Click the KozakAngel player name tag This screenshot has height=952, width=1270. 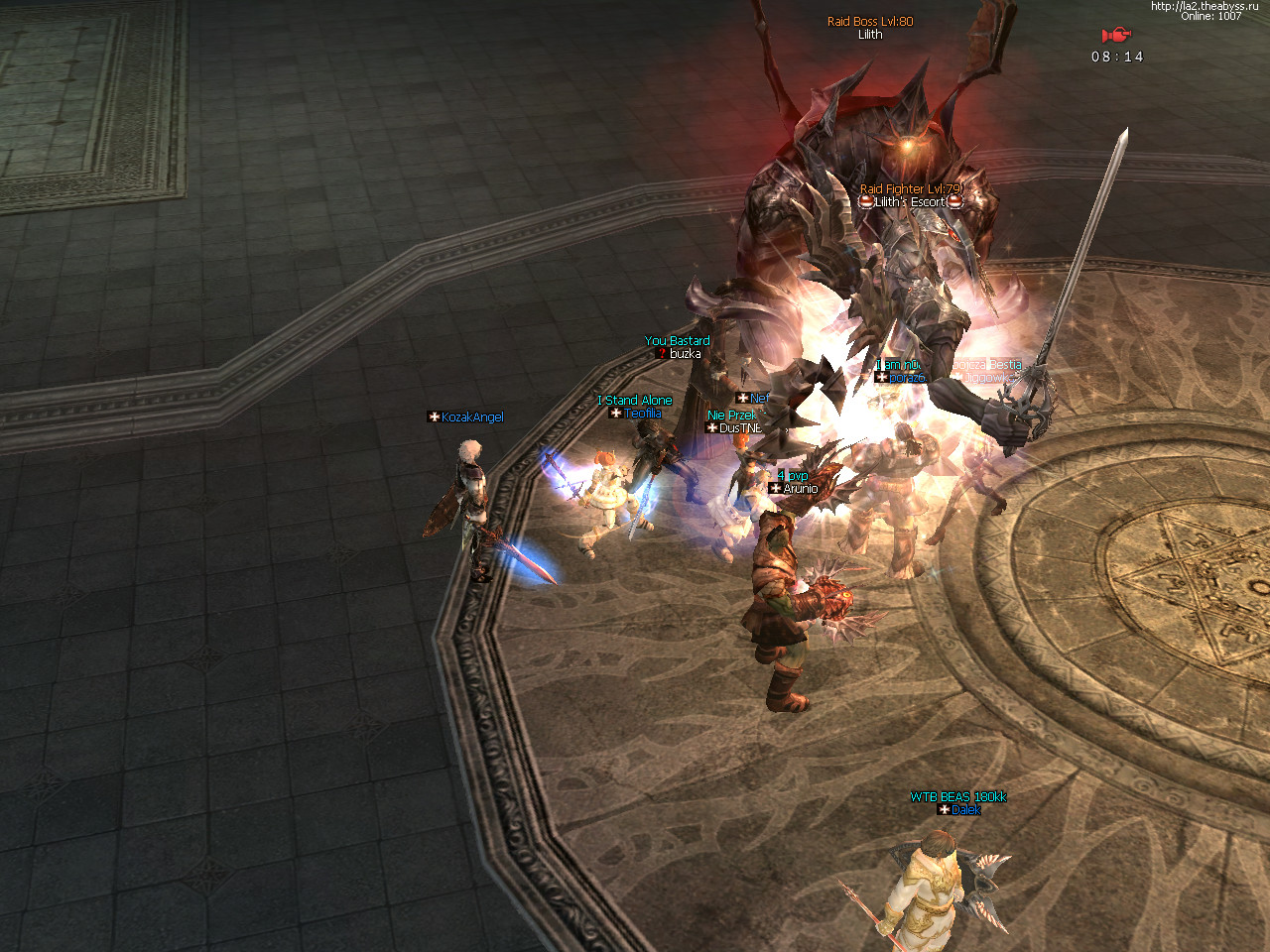(x=472, y=417)
